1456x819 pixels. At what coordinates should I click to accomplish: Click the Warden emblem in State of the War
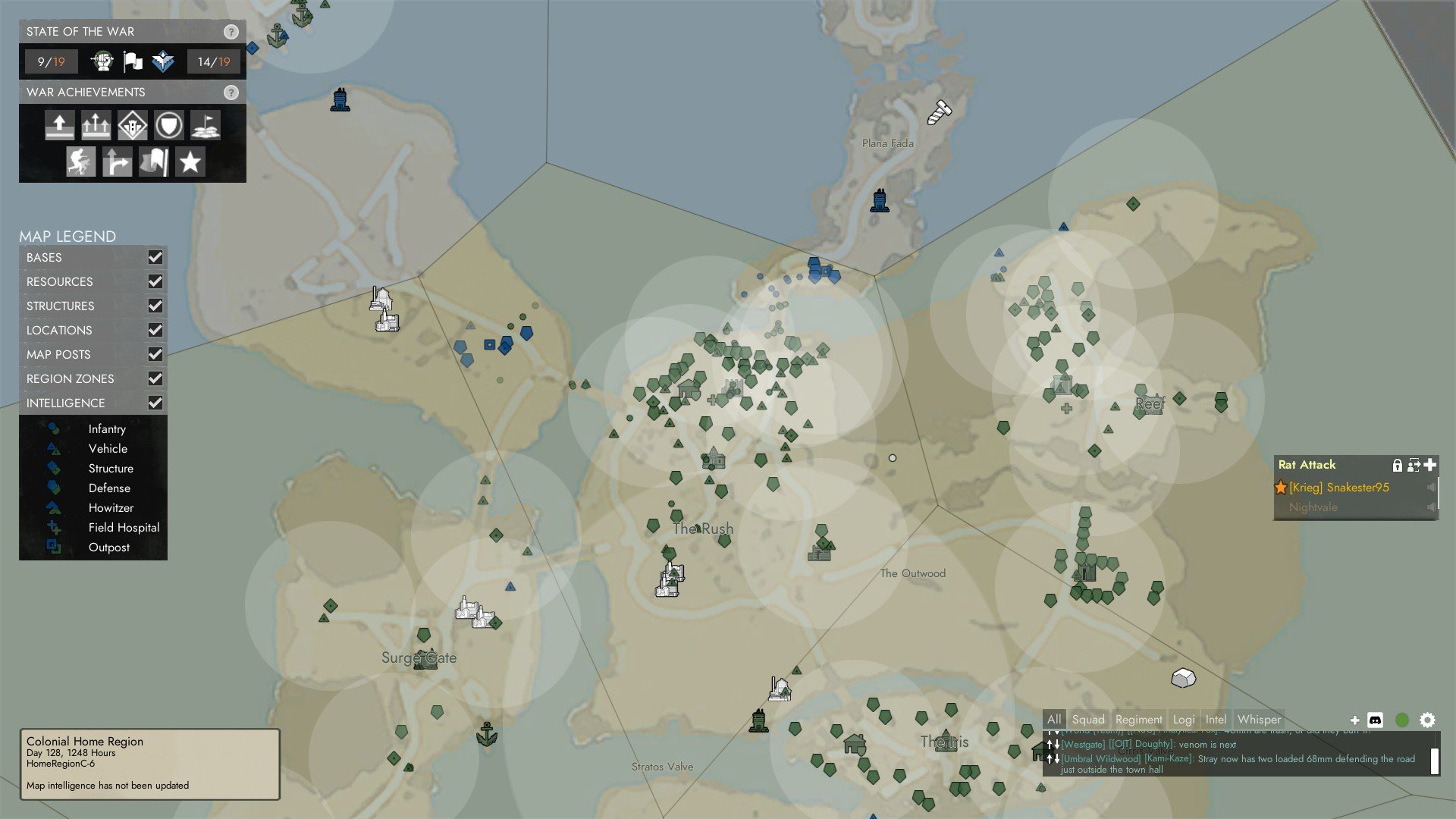coord(162,61)
